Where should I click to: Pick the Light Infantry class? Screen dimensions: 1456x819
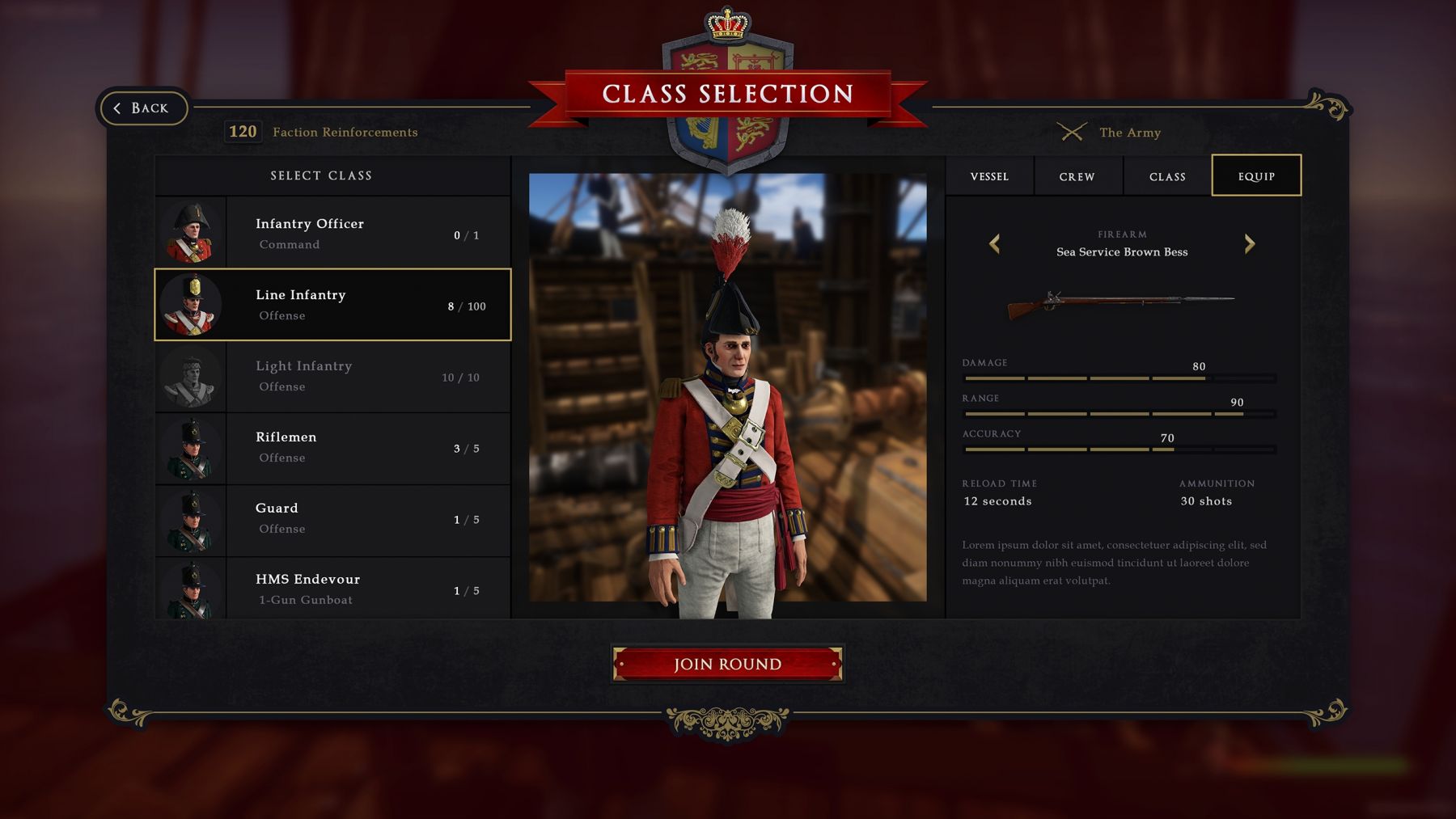coord(332,377)
